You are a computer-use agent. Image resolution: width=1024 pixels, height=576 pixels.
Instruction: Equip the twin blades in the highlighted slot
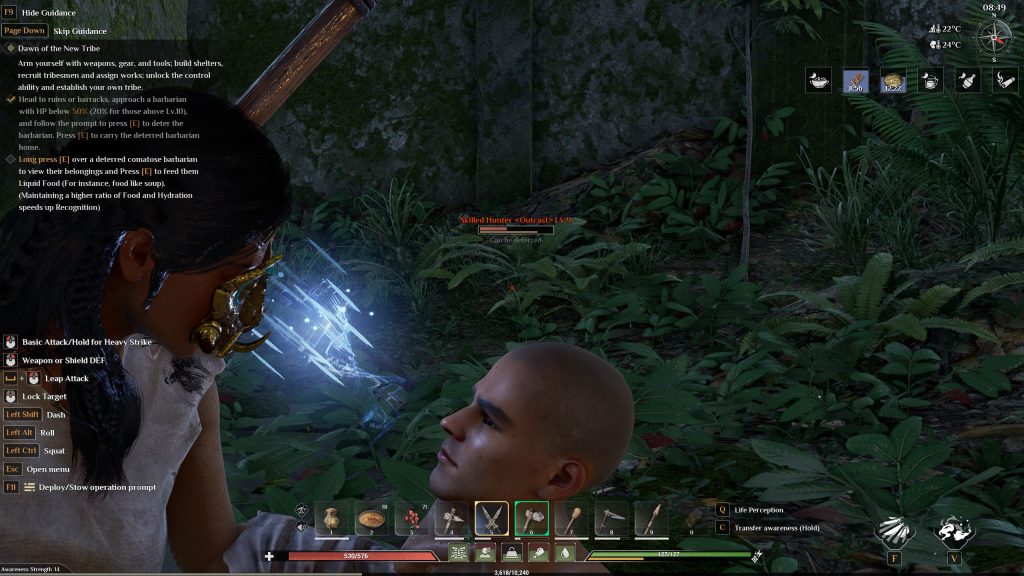click(x=491, y=518)
